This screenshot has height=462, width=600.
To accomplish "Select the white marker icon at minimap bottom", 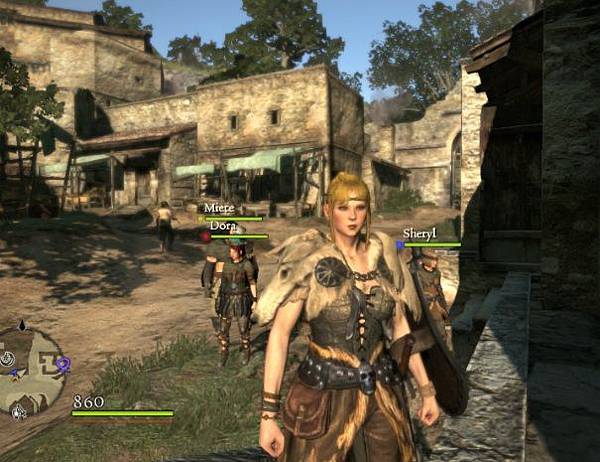I will (x=18, y=409).
